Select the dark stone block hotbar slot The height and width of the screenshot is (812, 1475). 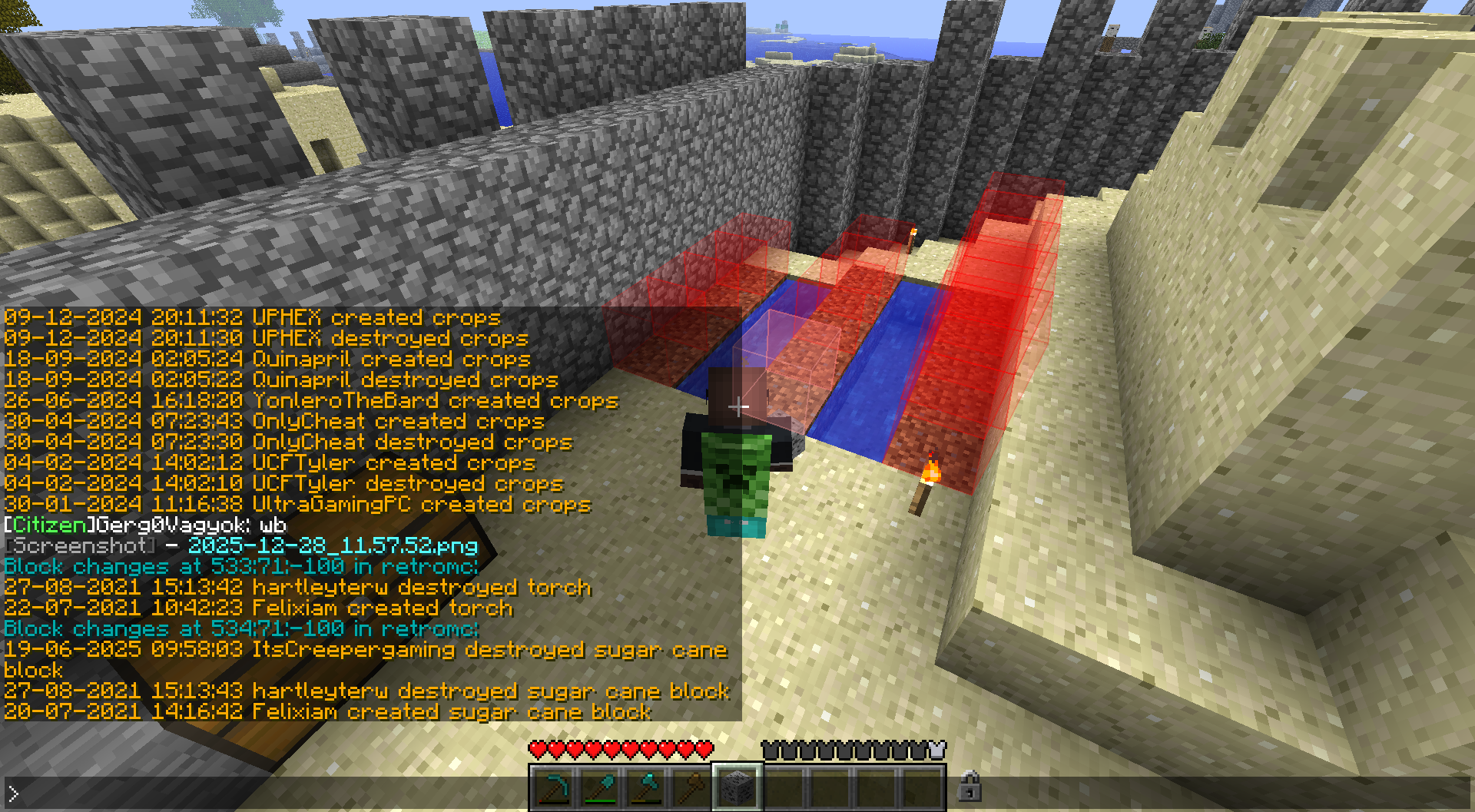coord(737,788)
